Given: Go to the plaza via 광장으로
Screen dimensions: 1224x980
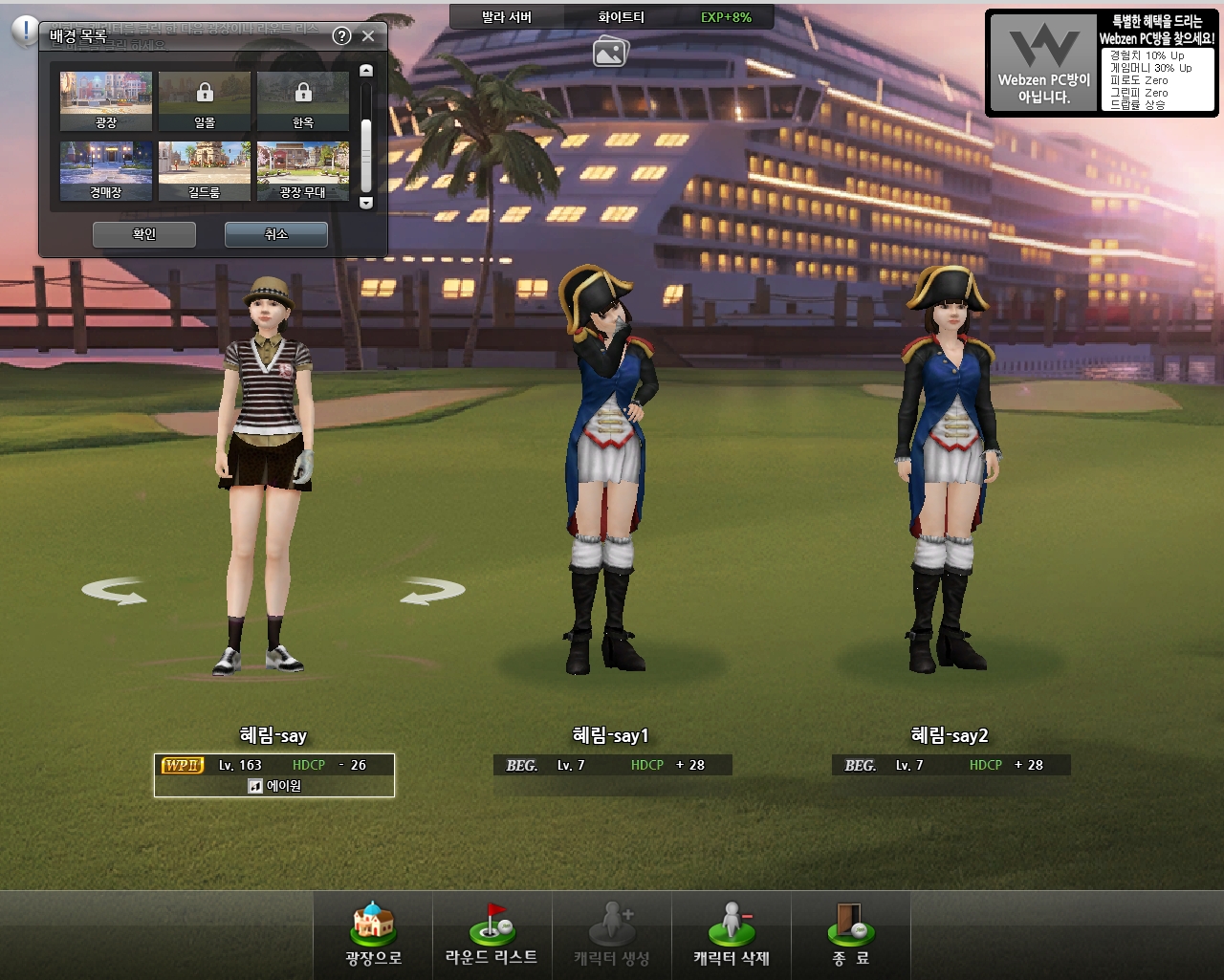Looking at the screenshot, I should coord(373,935).
